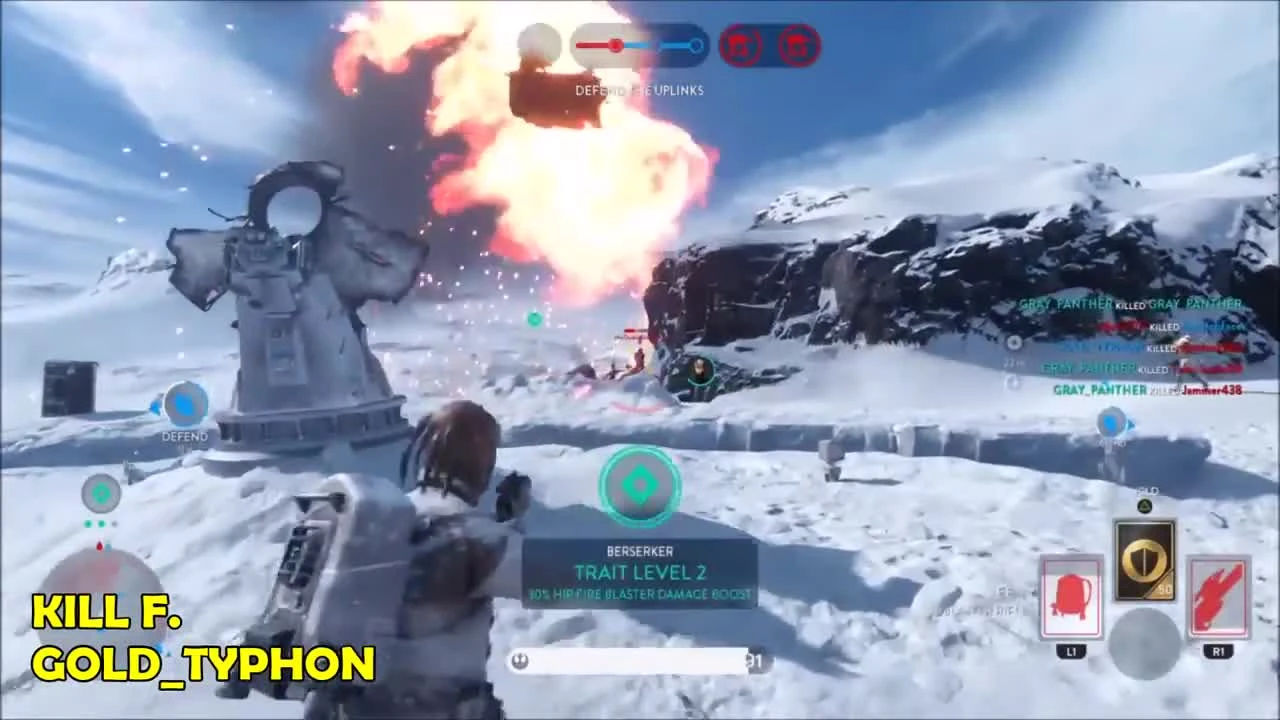Select the R1 Cycler Rifle star card
1280x720 pixels.
(x=1218, y=597)
